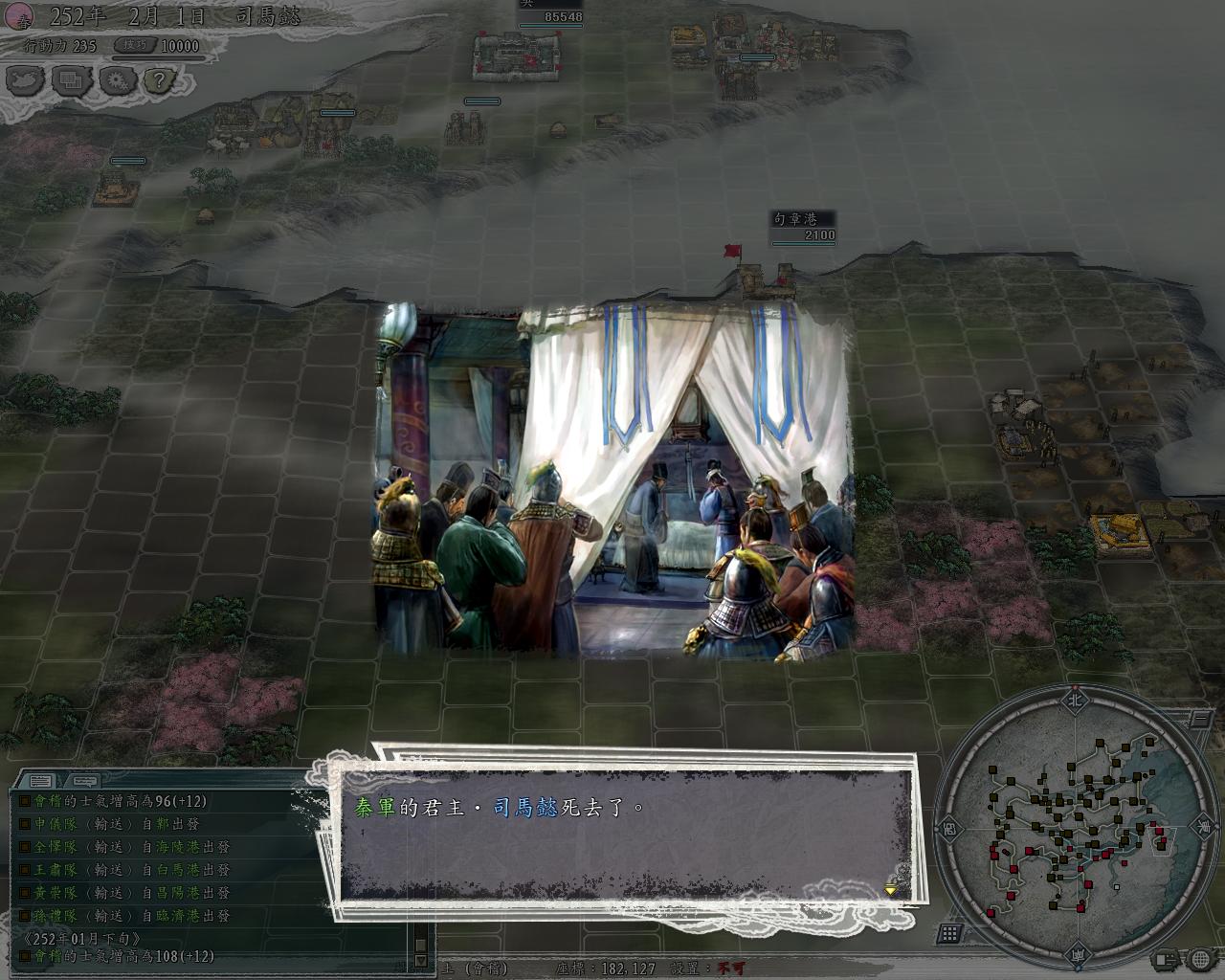This screenshot has width=1225, height=980.
Task: Click the log scrollbar down arrow
Action: click(420, 960)
